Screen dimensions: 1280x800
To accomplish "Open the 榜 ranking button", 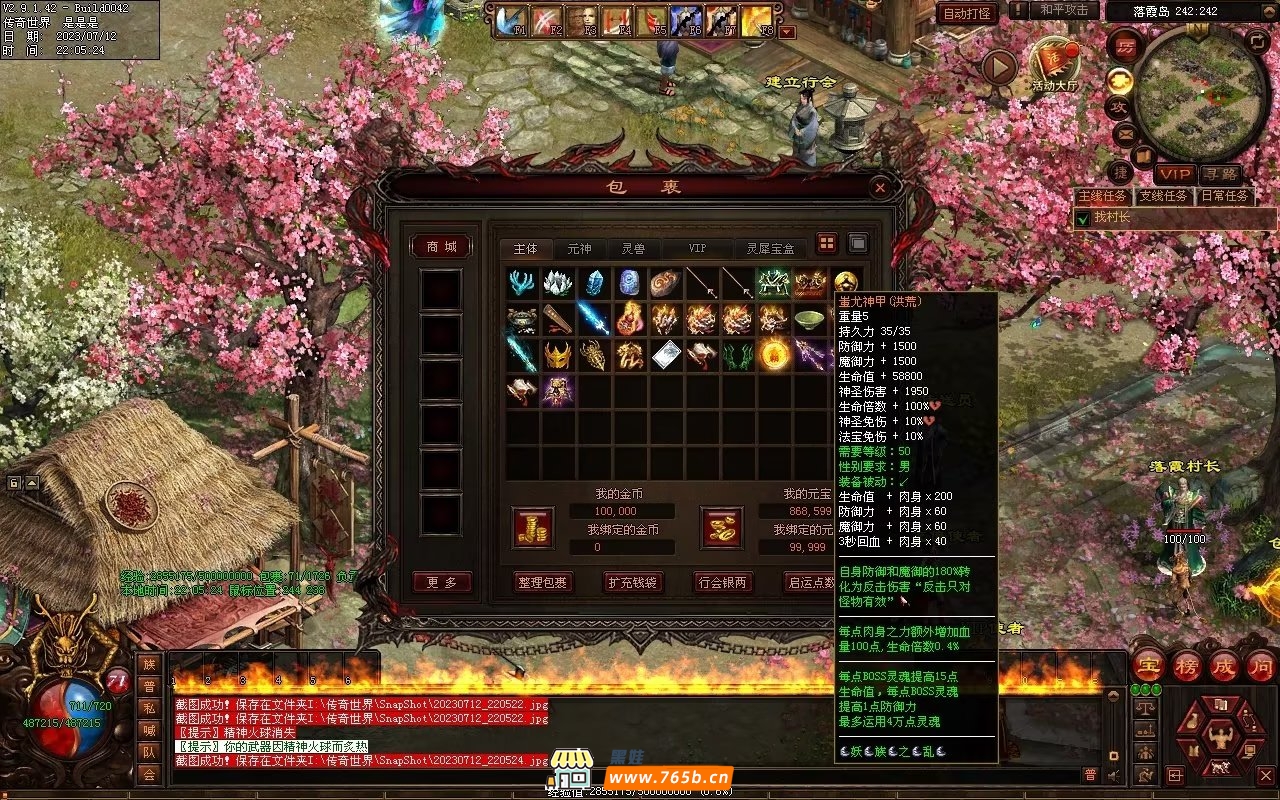I will pos(1186,667).
